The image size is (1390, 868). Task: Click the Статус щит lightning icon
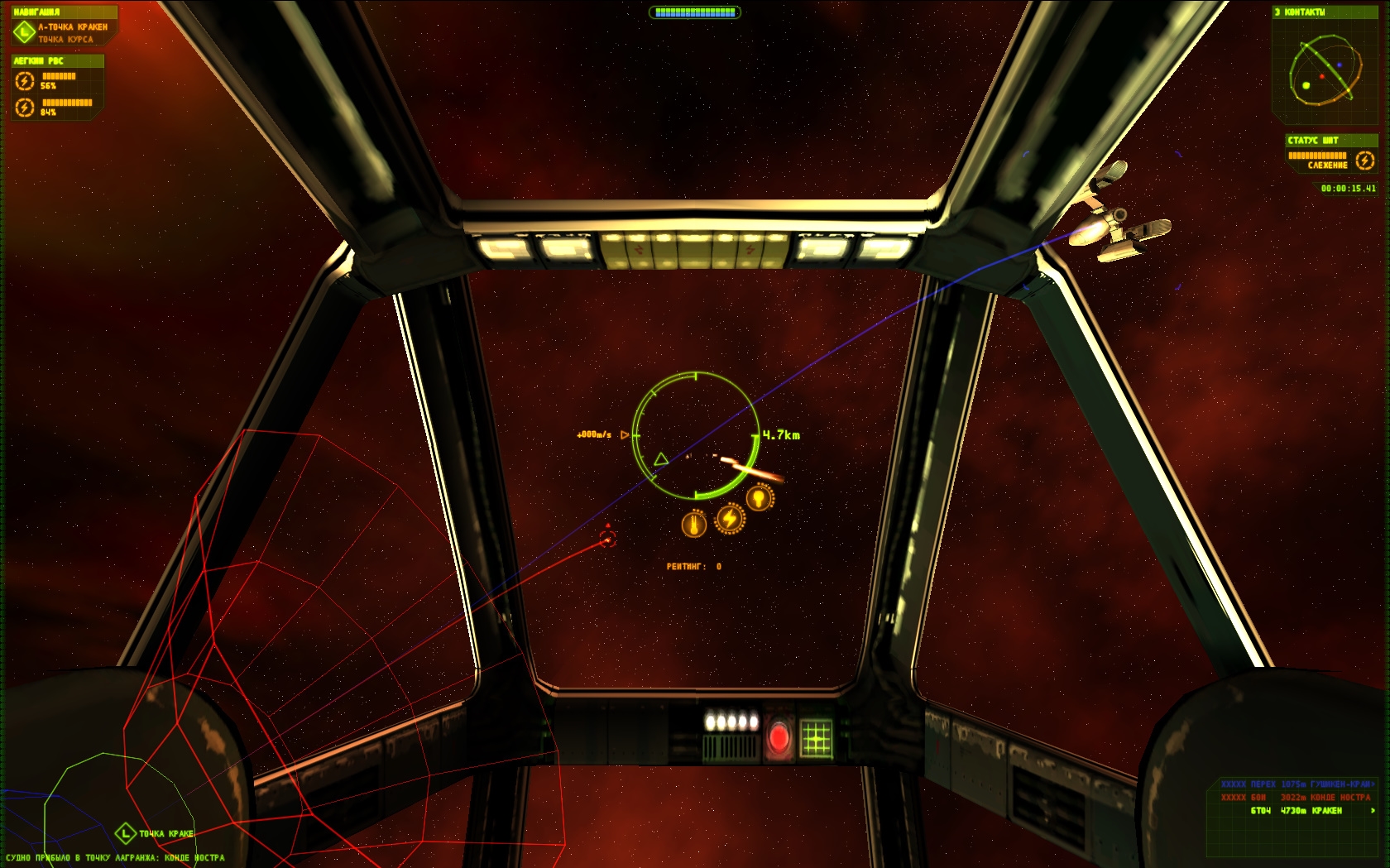coord(1365,160)
